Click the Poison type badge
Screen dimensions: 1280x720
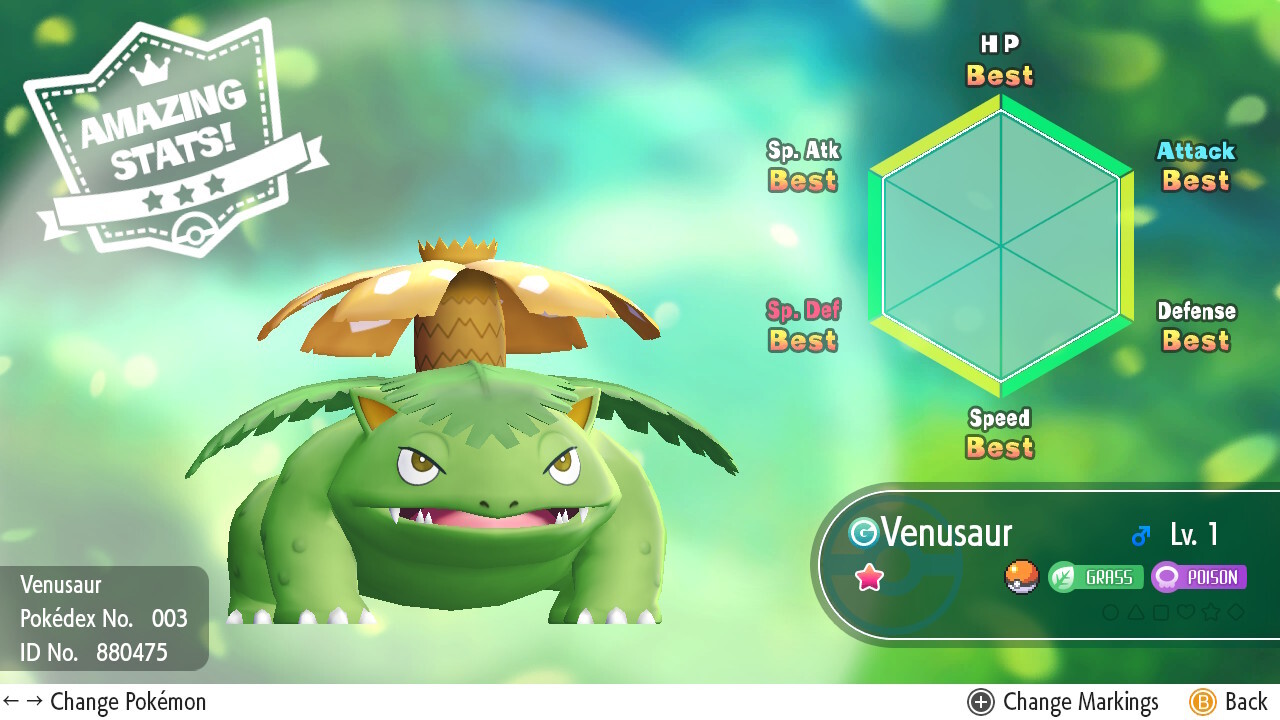[x=1198, y=577]
